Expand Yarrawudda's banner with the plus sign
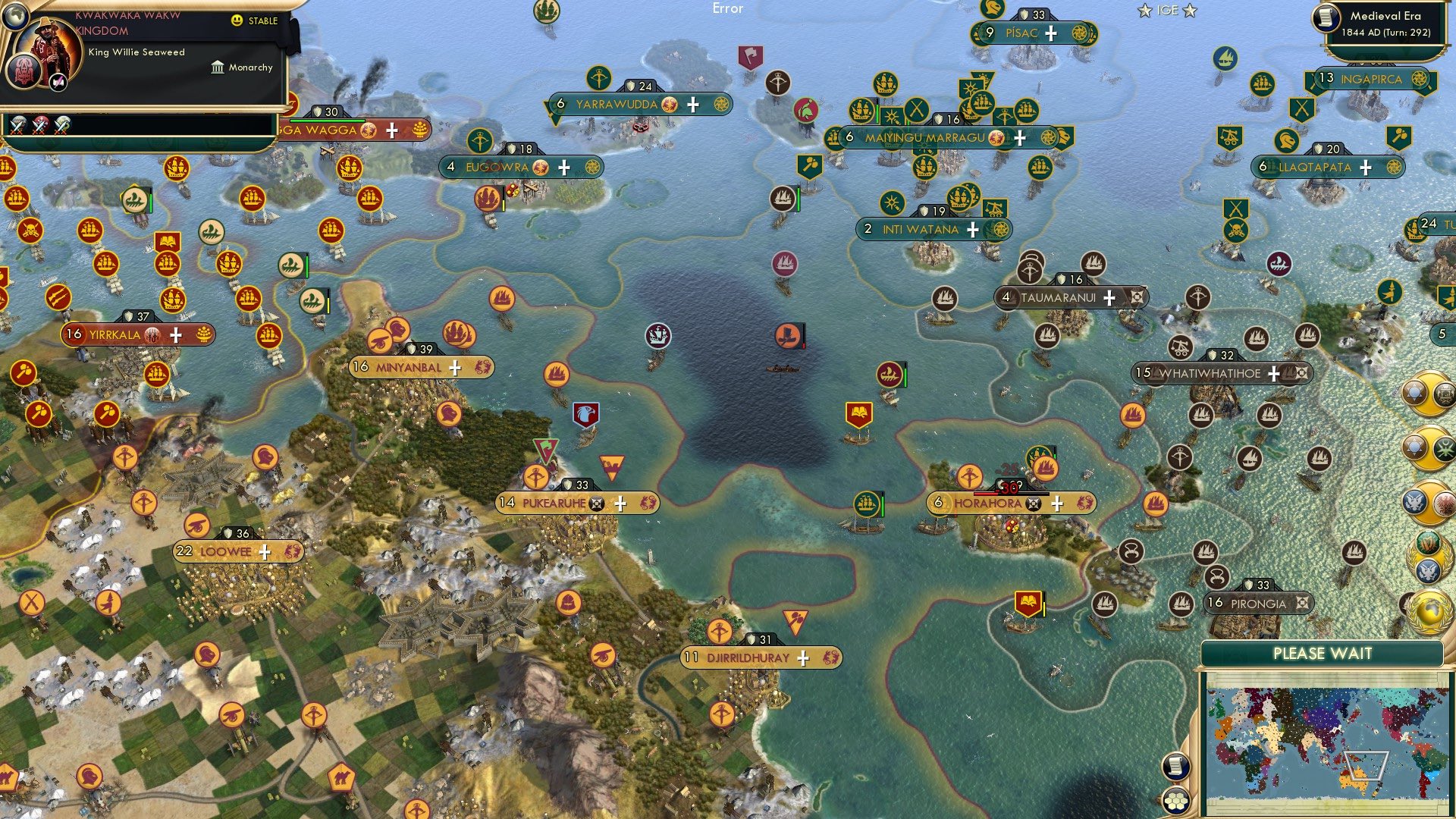This screenshot has width=1456, height=819. click(x=692, y=105)
